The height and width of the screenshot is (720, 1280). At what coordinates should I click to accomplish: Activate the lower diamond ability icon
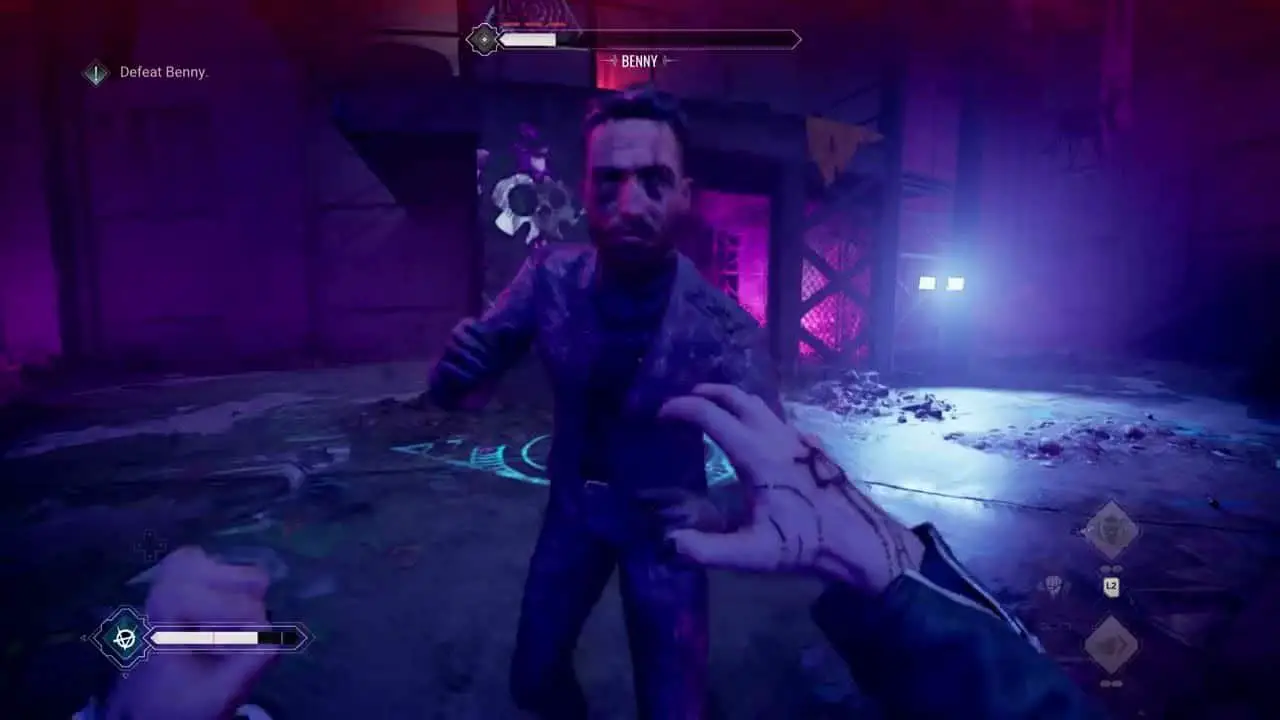pos(1111,644)
